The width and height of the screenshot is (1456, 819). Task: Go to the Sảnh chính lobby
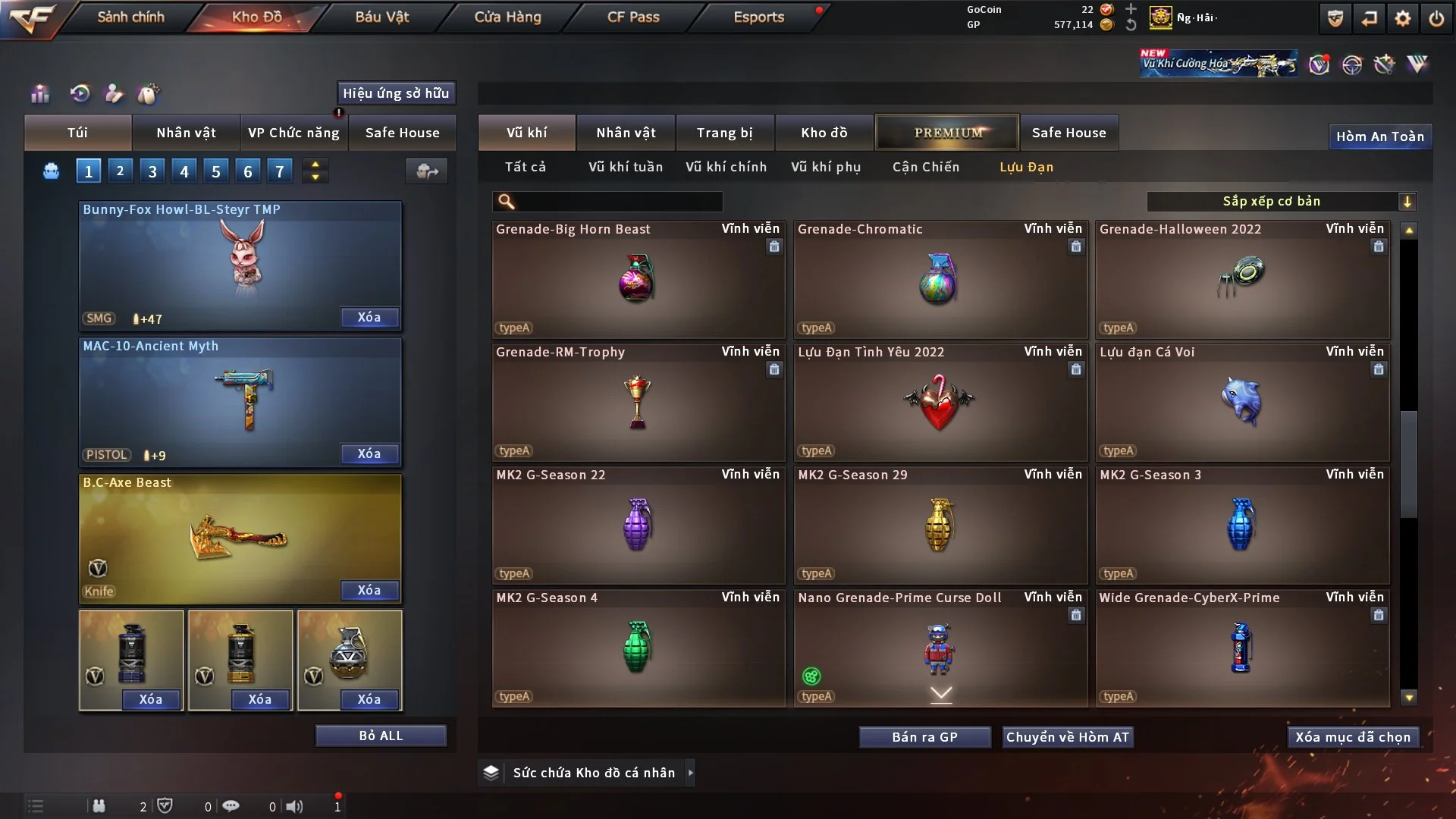point(130,17)
